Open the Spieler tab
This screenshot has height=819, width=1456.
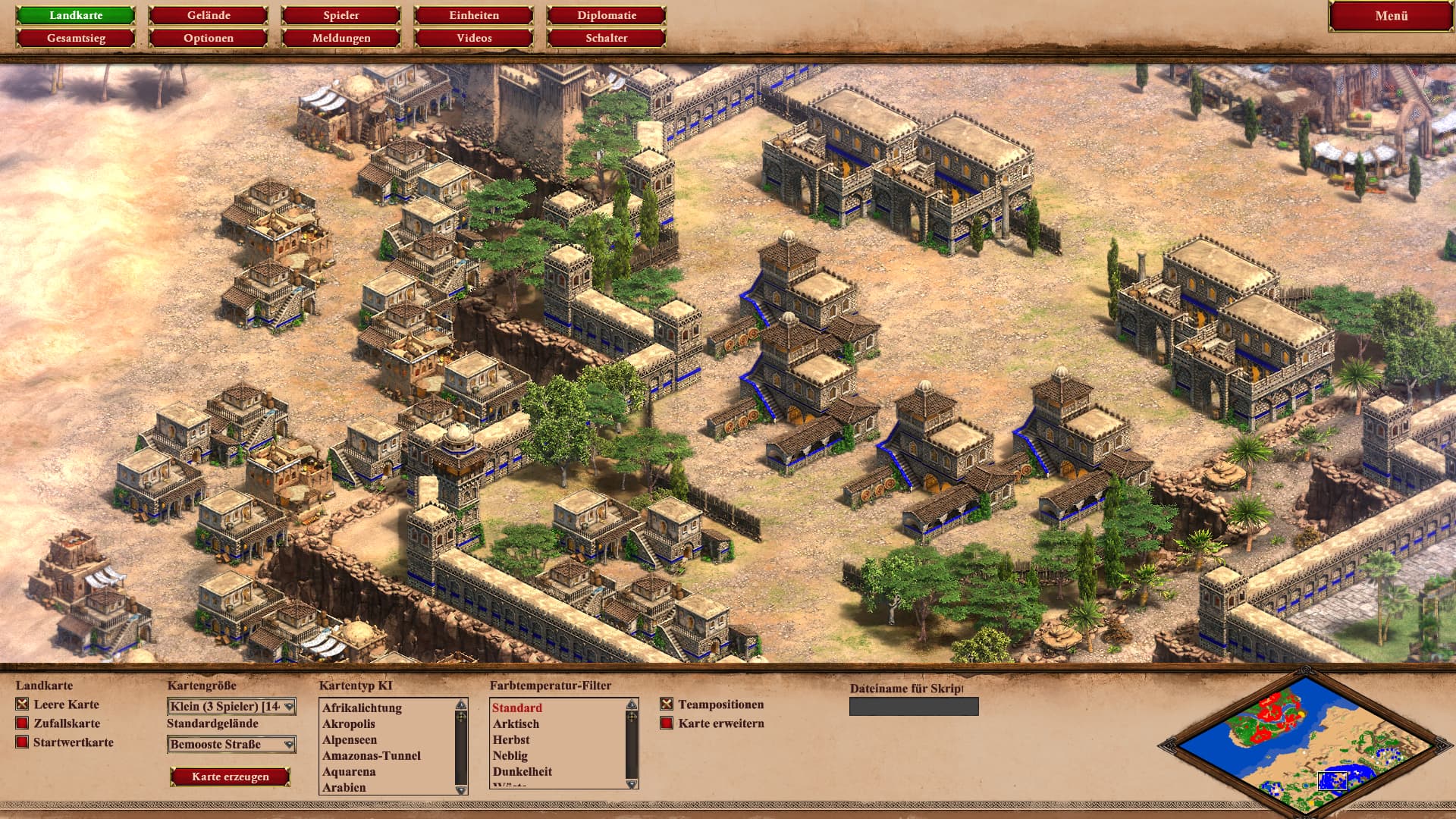pyautogui.click(x=341, y=15)
